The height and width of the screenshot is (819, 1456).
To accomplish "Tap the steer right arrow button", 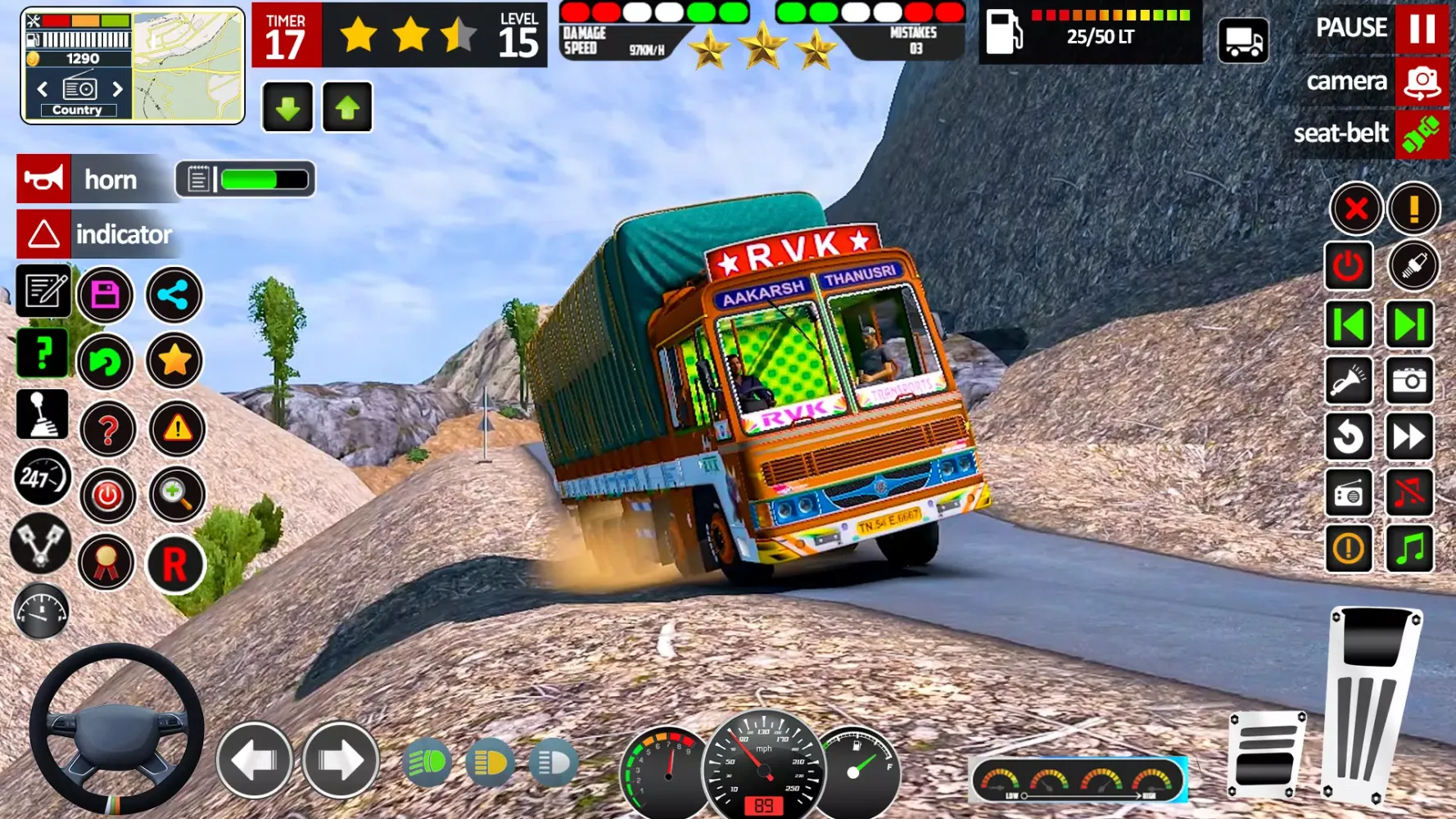I will [341, 761].
